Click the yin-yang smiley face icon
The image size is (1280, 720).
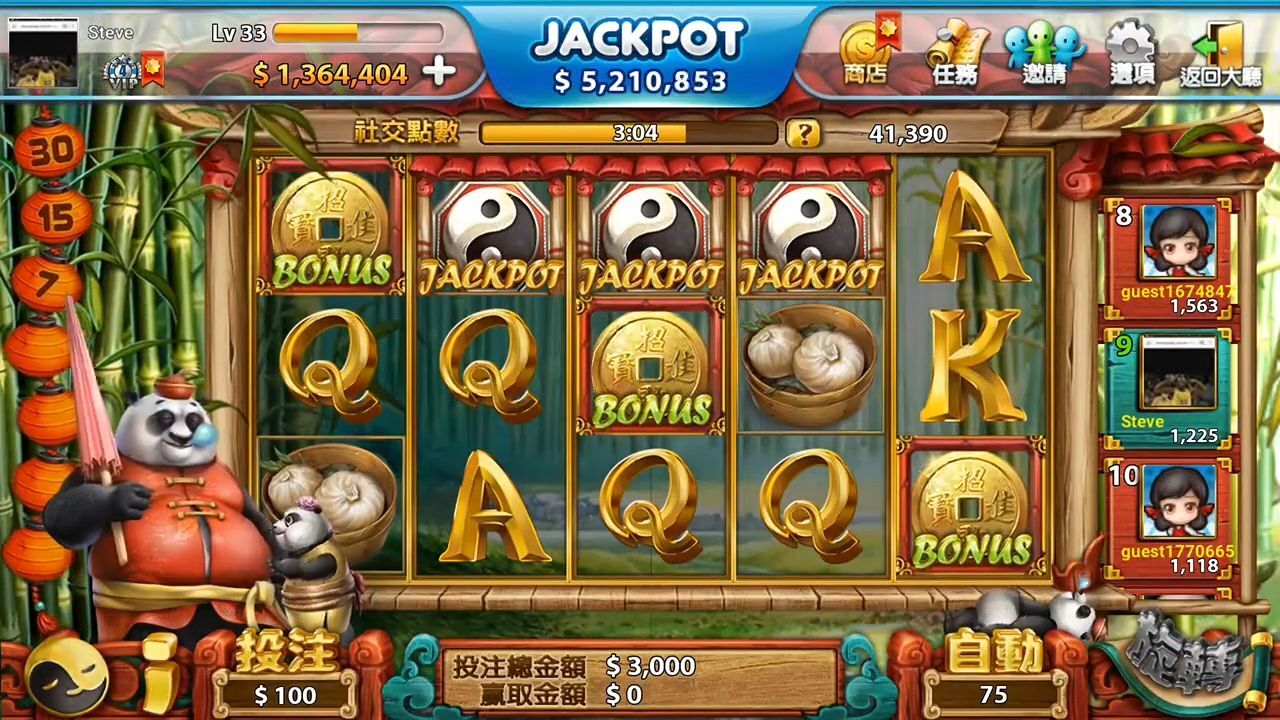(68, 678)
